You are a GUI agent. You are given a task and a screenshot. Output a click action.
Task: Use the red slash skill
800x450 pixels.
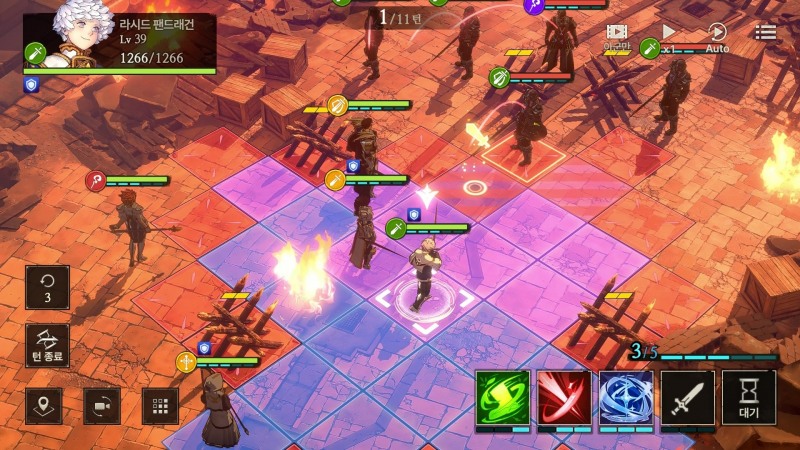564,397
